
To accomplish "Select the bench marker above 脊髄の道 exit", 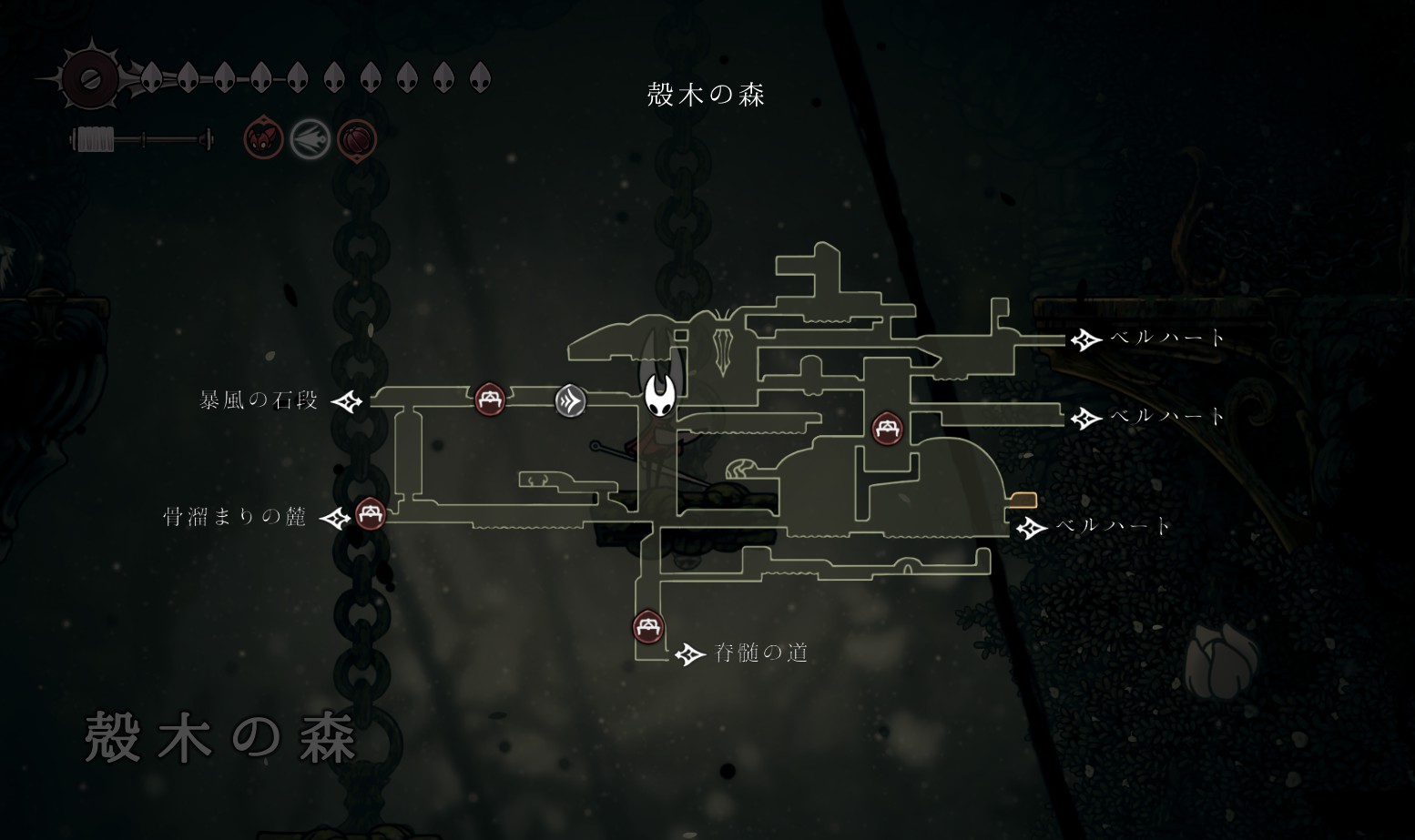I will tap(647, 626).
